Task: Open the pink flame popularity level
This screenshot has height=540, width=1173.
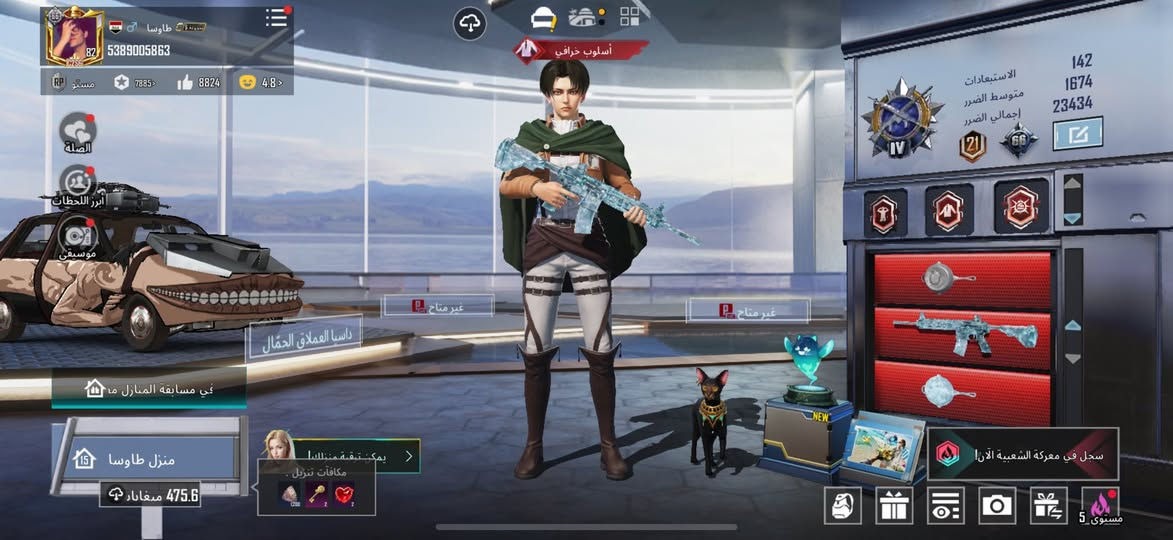Action: tap(1100, 505)
